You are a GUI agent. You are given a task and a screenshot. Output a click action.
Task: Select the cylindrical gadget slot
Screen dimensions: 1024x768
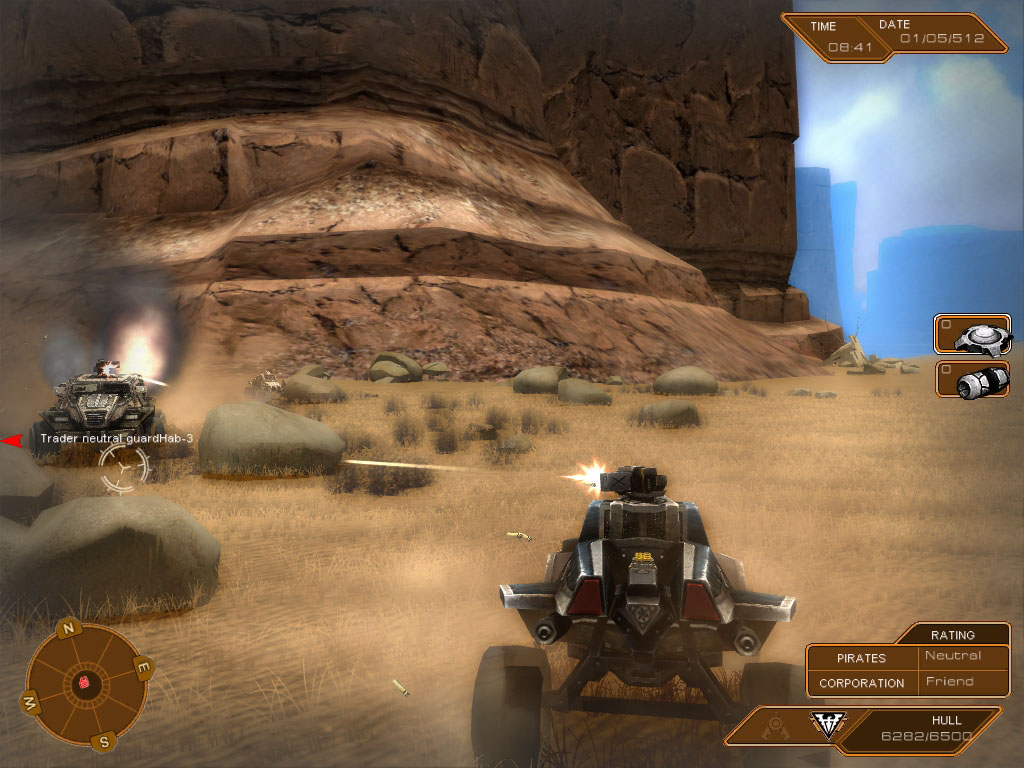tap(973, 380)
